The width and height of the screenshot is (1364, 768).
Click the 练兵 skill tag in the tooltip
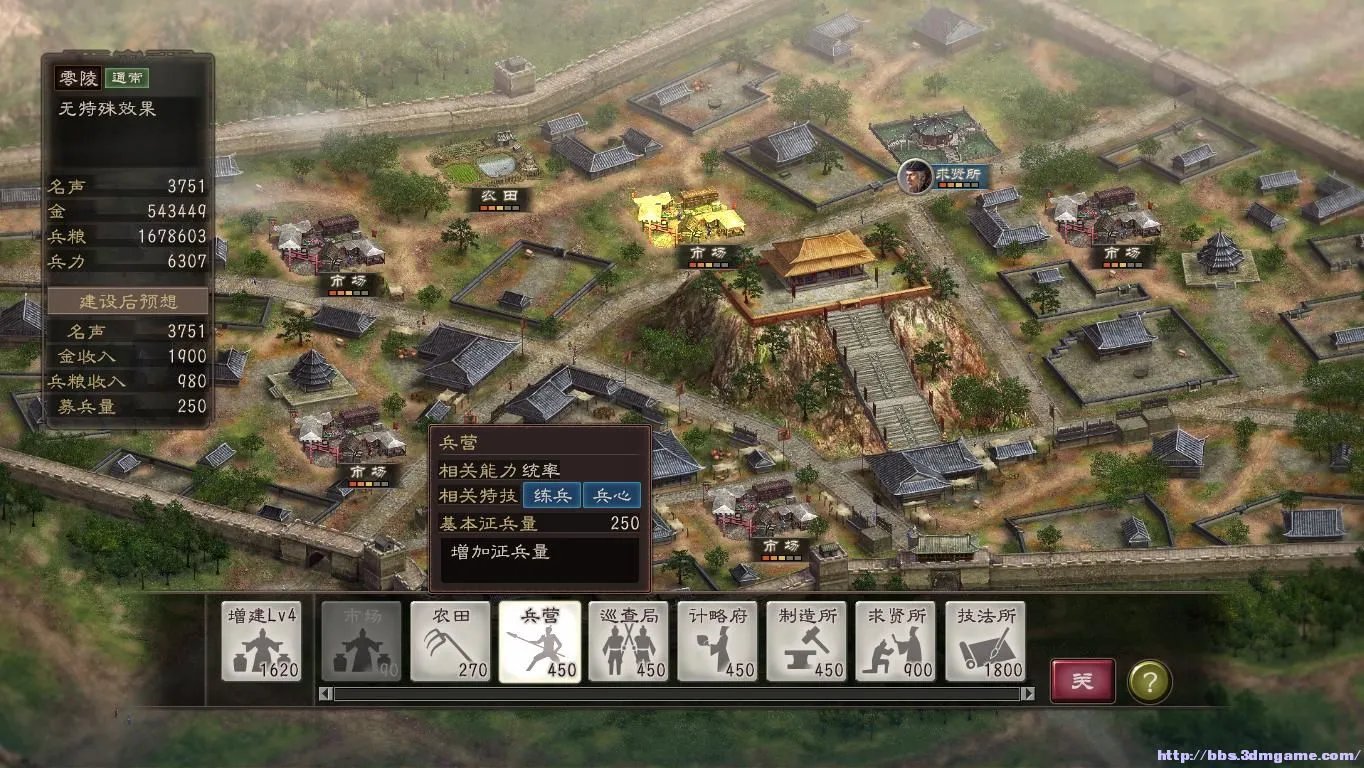(551, 494)
